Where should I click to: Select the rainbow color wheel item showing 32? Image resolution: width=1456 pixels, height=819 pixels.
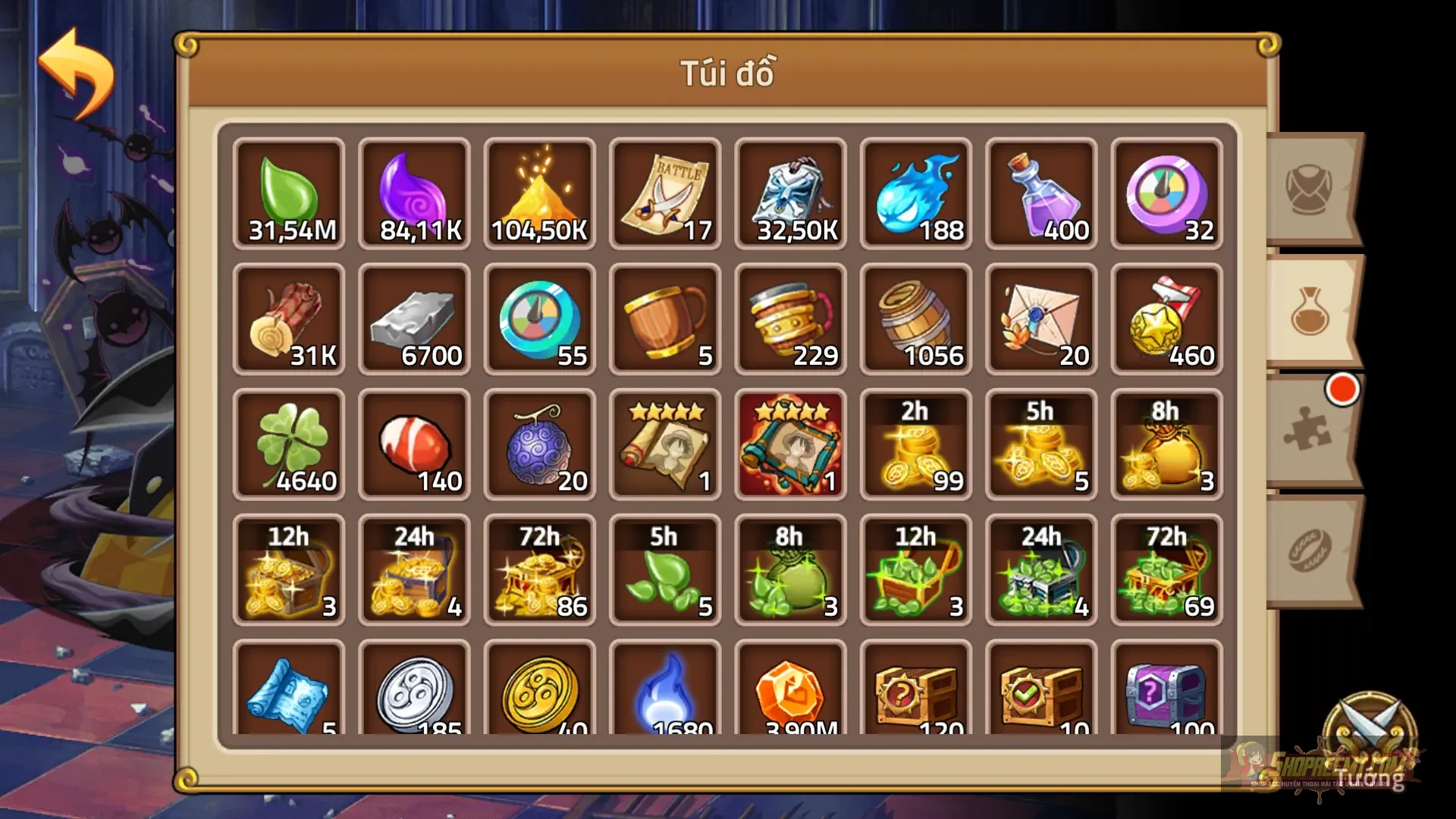click(1166, 193)
